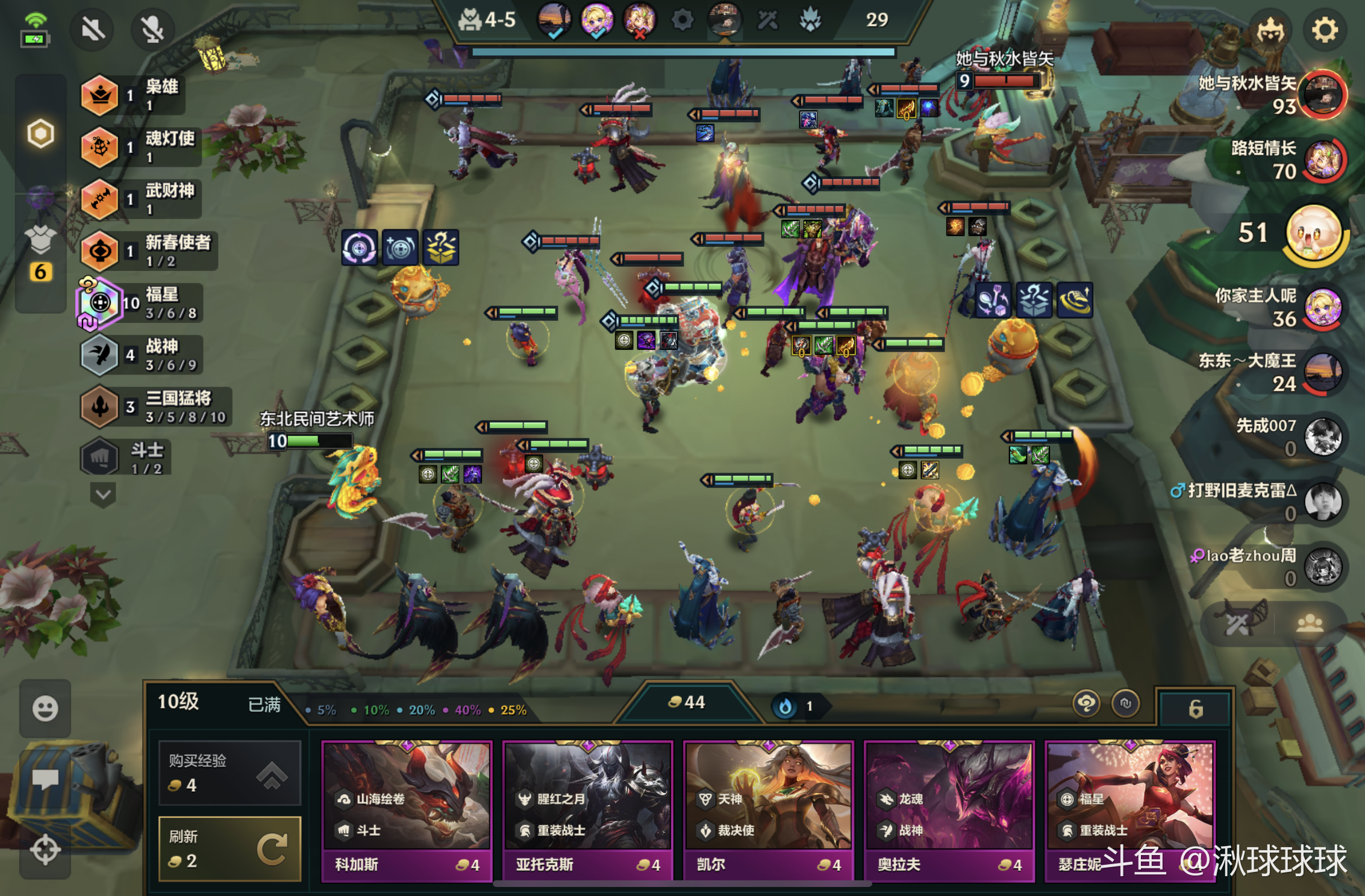The width and height of the screenshot is (1365, 896).
Task: Purchase the 亚托克斯 shop card
Action: coord(587,810)
